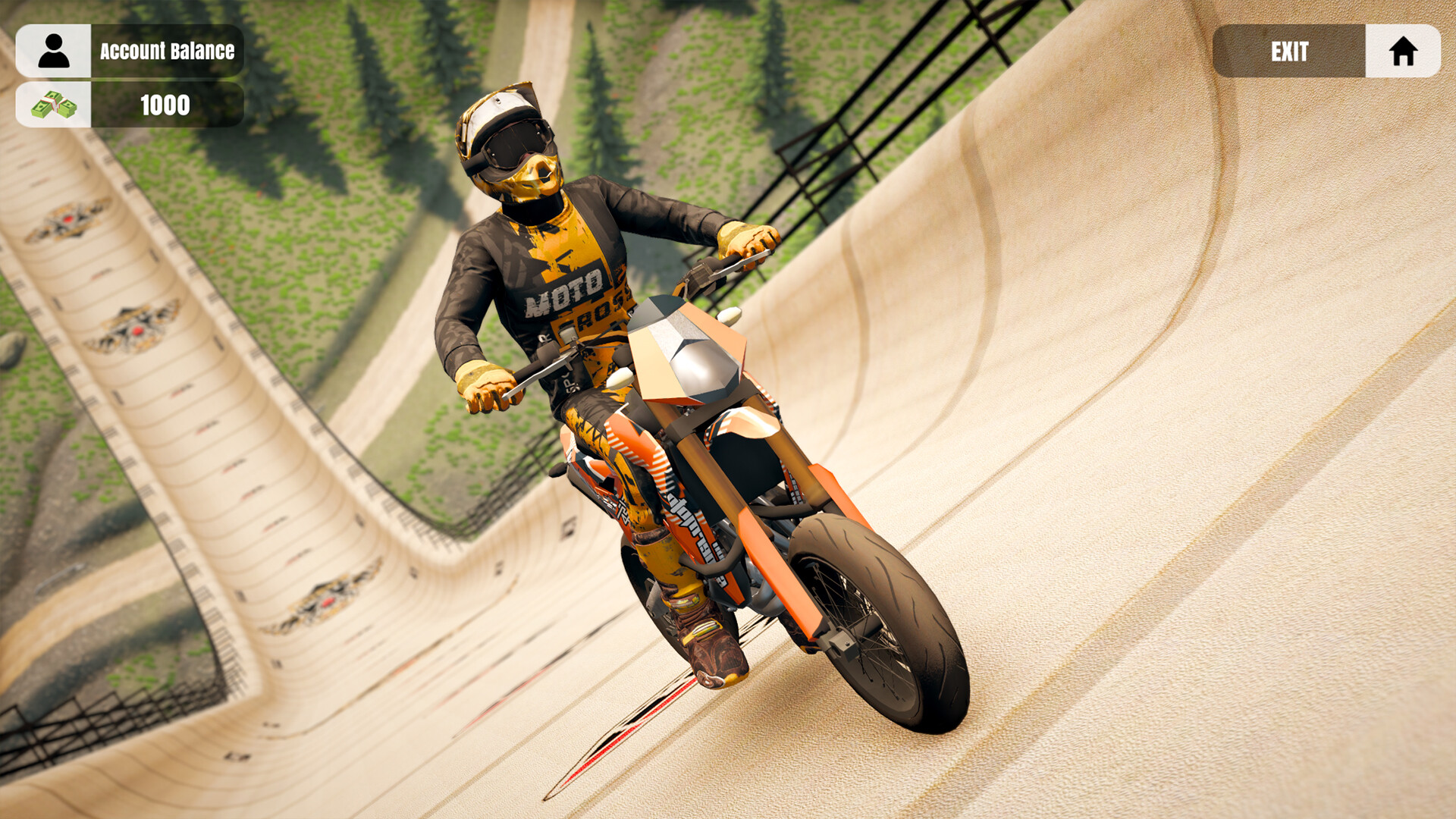Select the currency icon beside 1000
Image resolution: width=1456 pixels, height=819 pixels.
pyautogui.click(x=53, y=106)
